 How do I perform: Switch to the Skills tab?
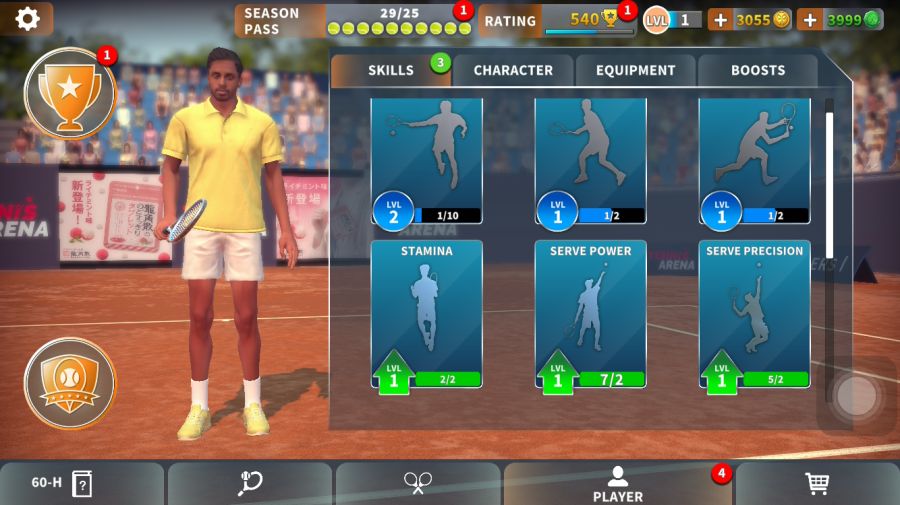click(390, 70)
